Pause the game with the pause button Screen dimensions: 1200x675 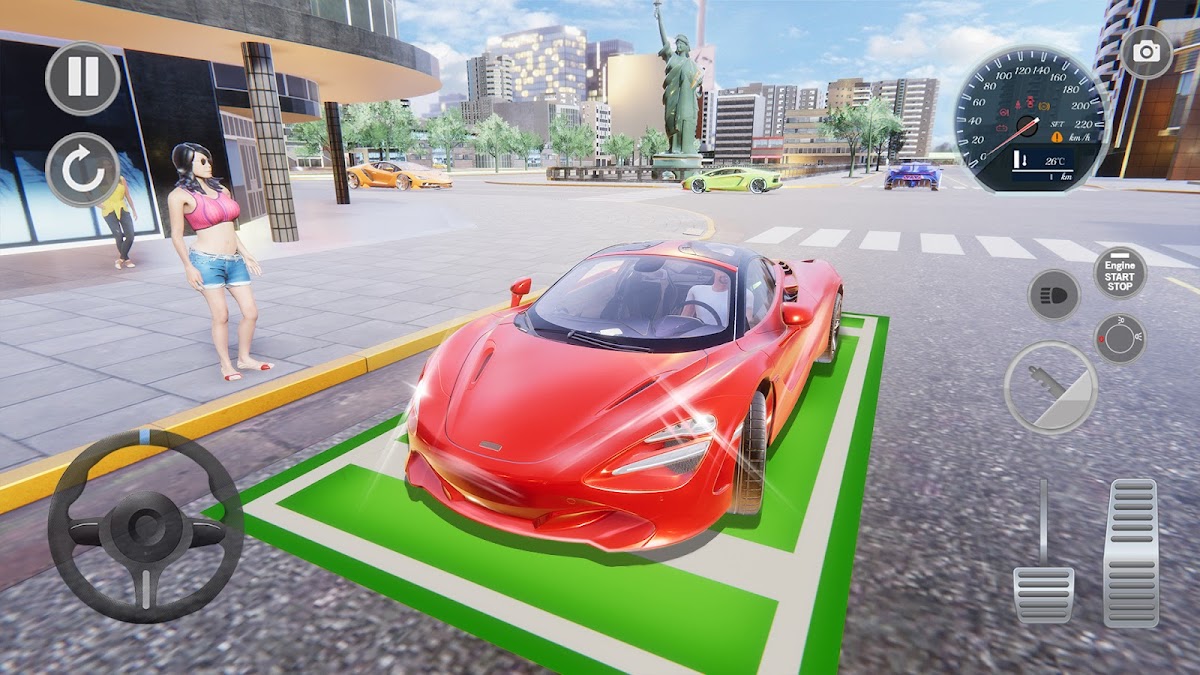click(83, 78)
